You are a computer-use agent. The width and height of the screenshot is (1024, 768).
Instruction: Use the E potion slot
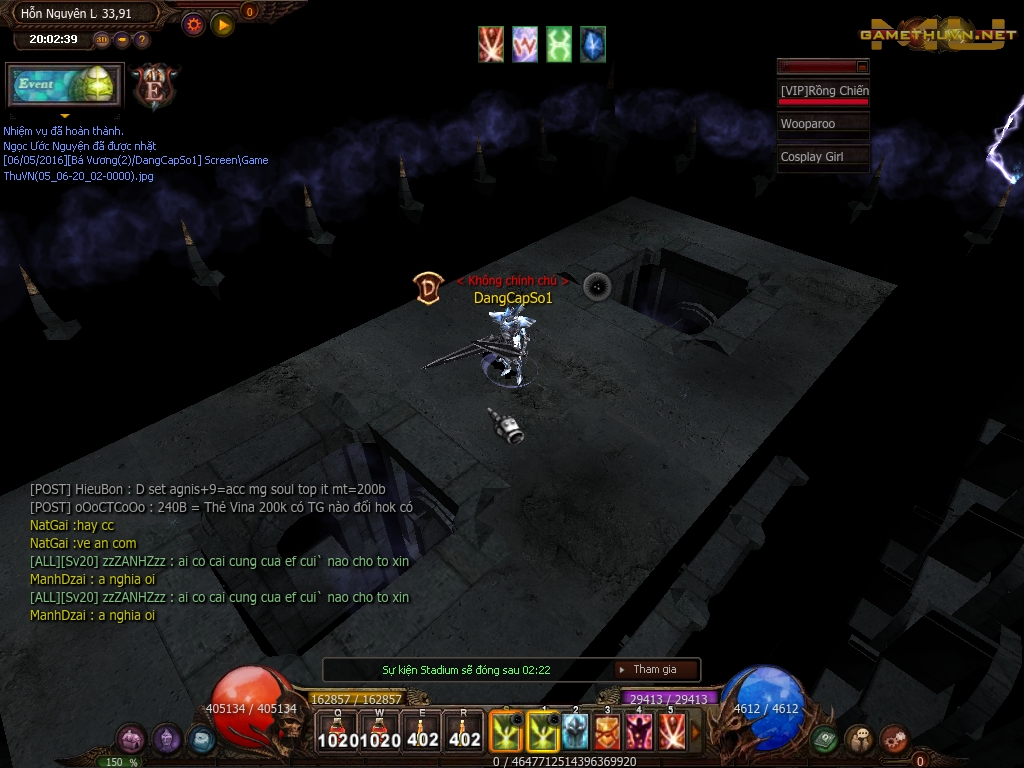point(422,731)
